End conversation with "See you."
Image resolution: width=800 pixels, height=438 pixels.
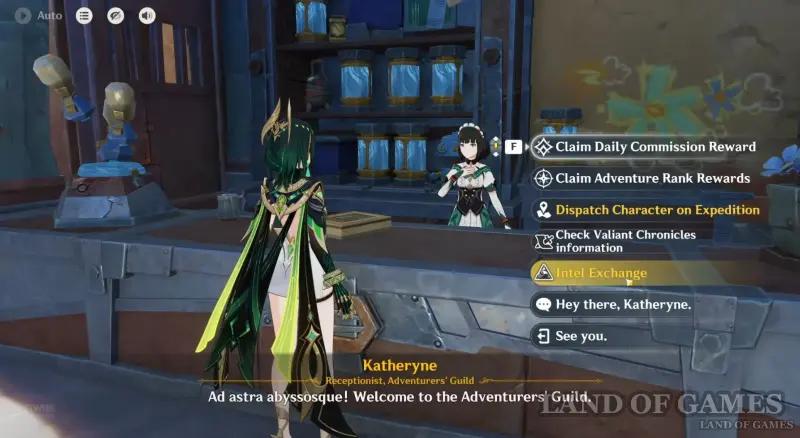pyautogui.click(x=581, y=336)
